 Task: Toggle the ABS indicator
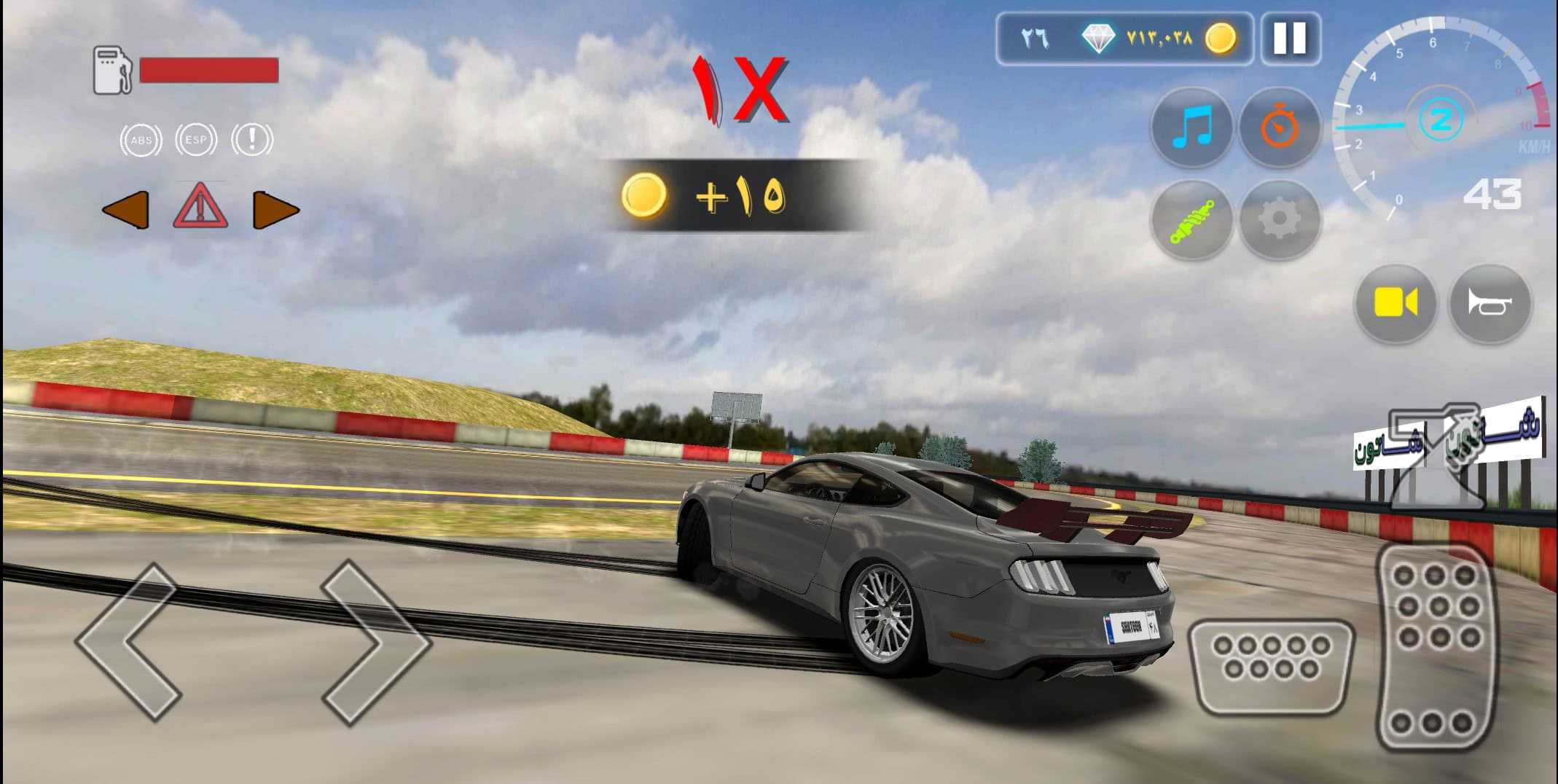[x=141, y=140]
